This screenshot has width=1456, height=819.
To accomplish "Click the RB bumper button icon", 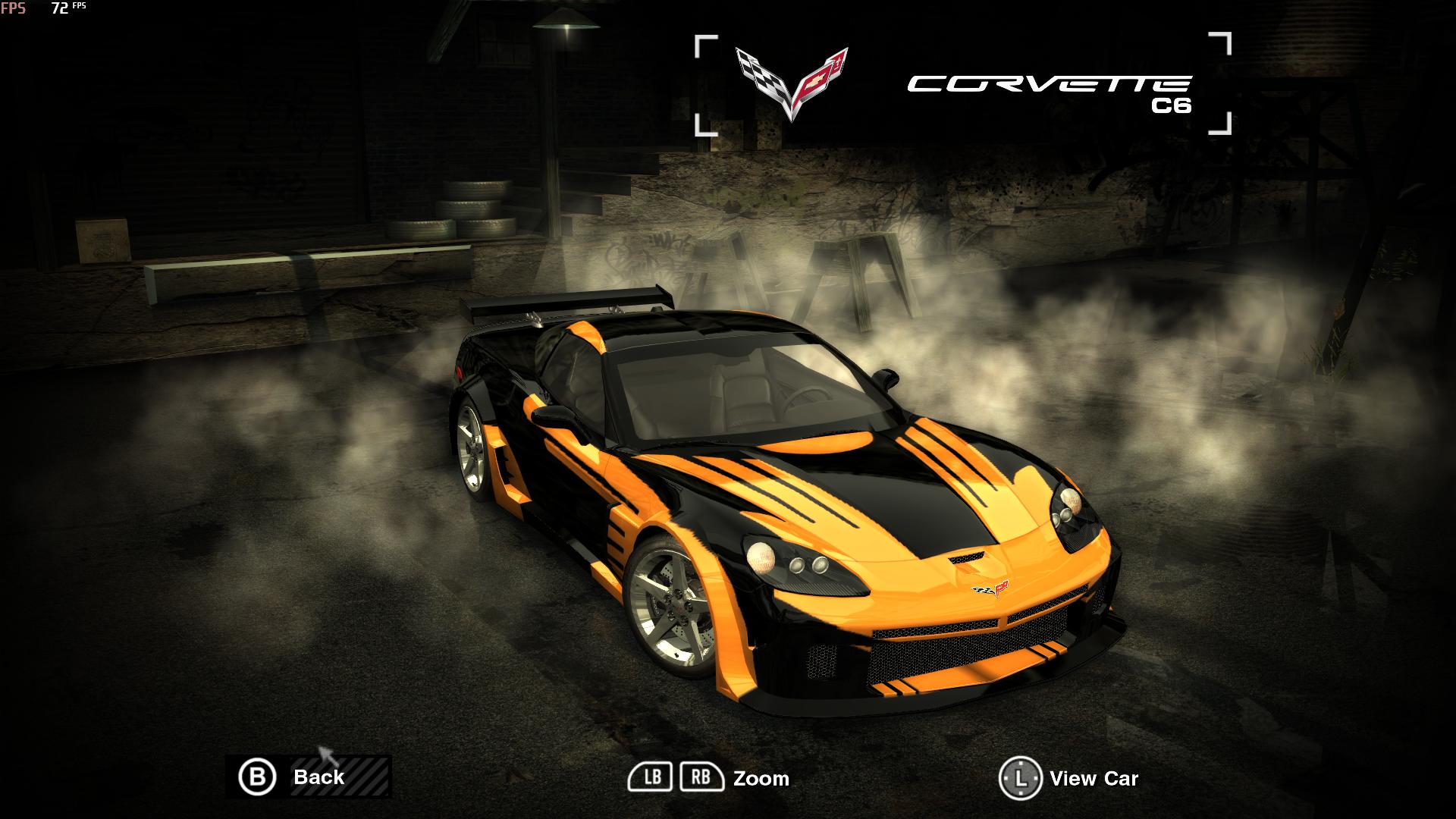I will 700,776.
